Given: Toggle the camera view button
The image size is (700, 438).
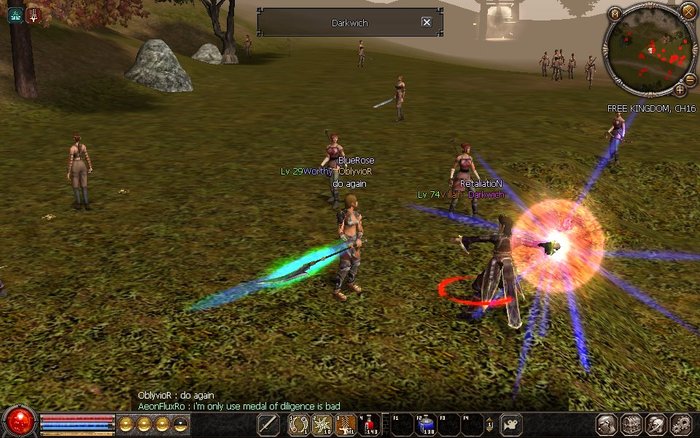Looking at the screenshot, I should (x=511, y=424).
